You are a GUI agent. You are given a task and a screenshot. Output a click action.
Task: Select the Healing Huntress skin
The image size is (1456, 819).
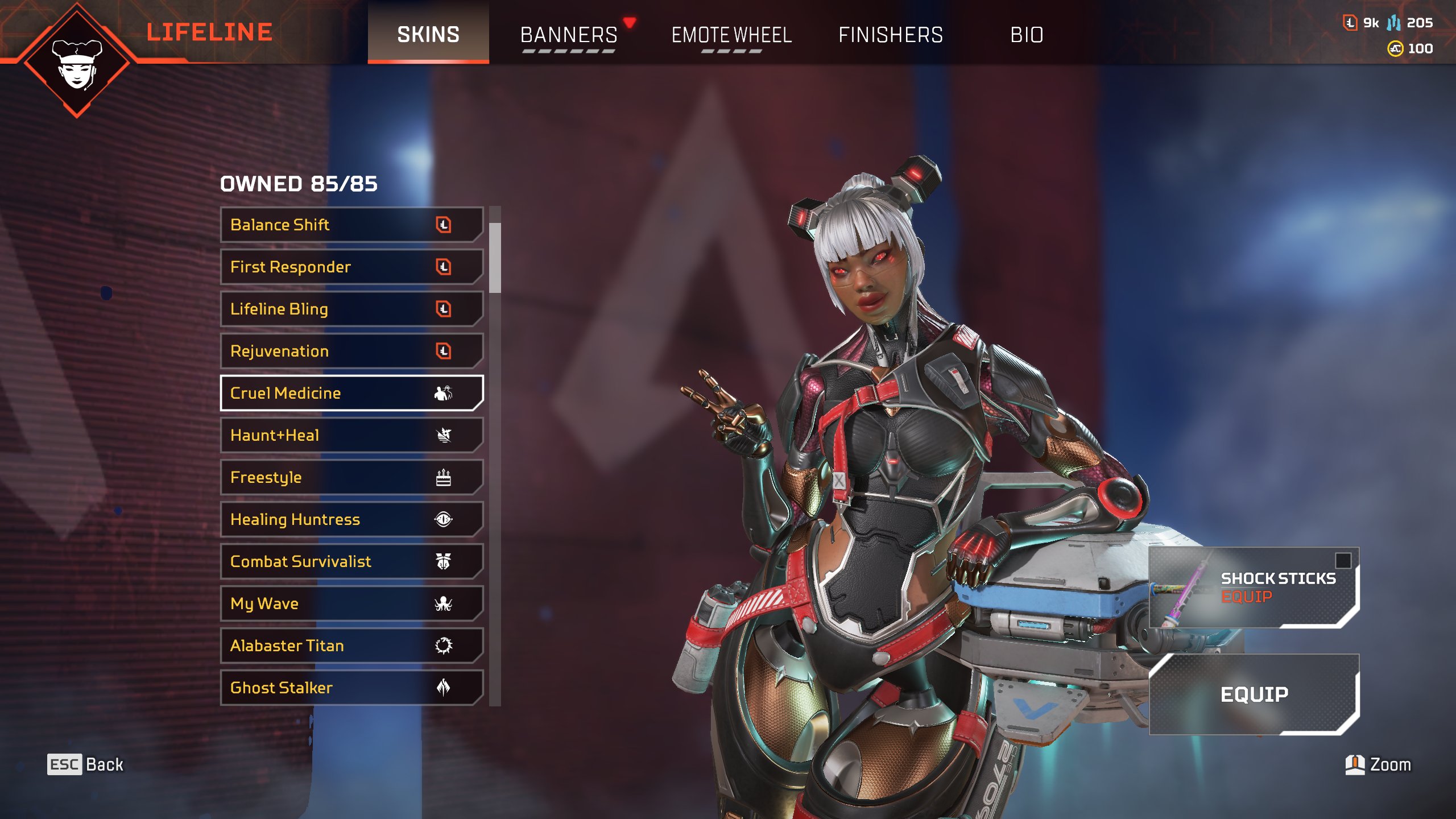pos(351,519)
